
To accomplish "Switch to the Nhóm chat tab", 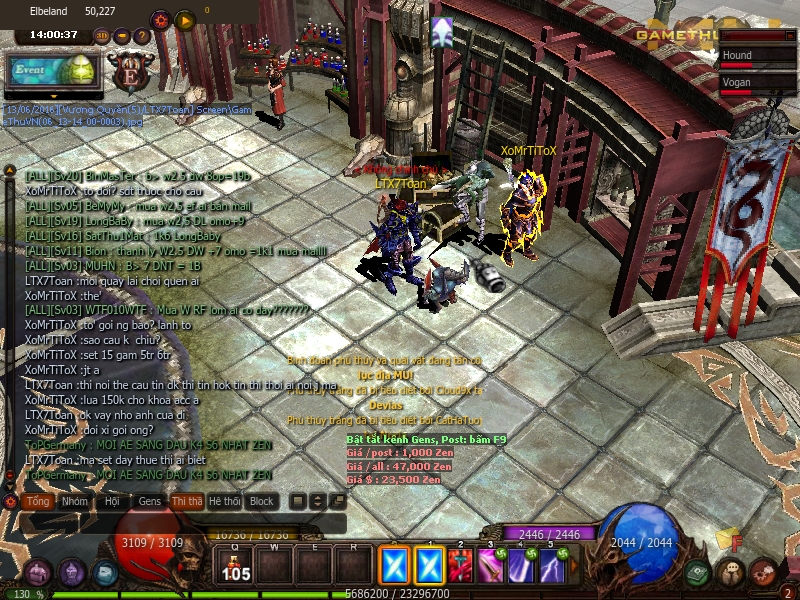I will click(74, 501).
